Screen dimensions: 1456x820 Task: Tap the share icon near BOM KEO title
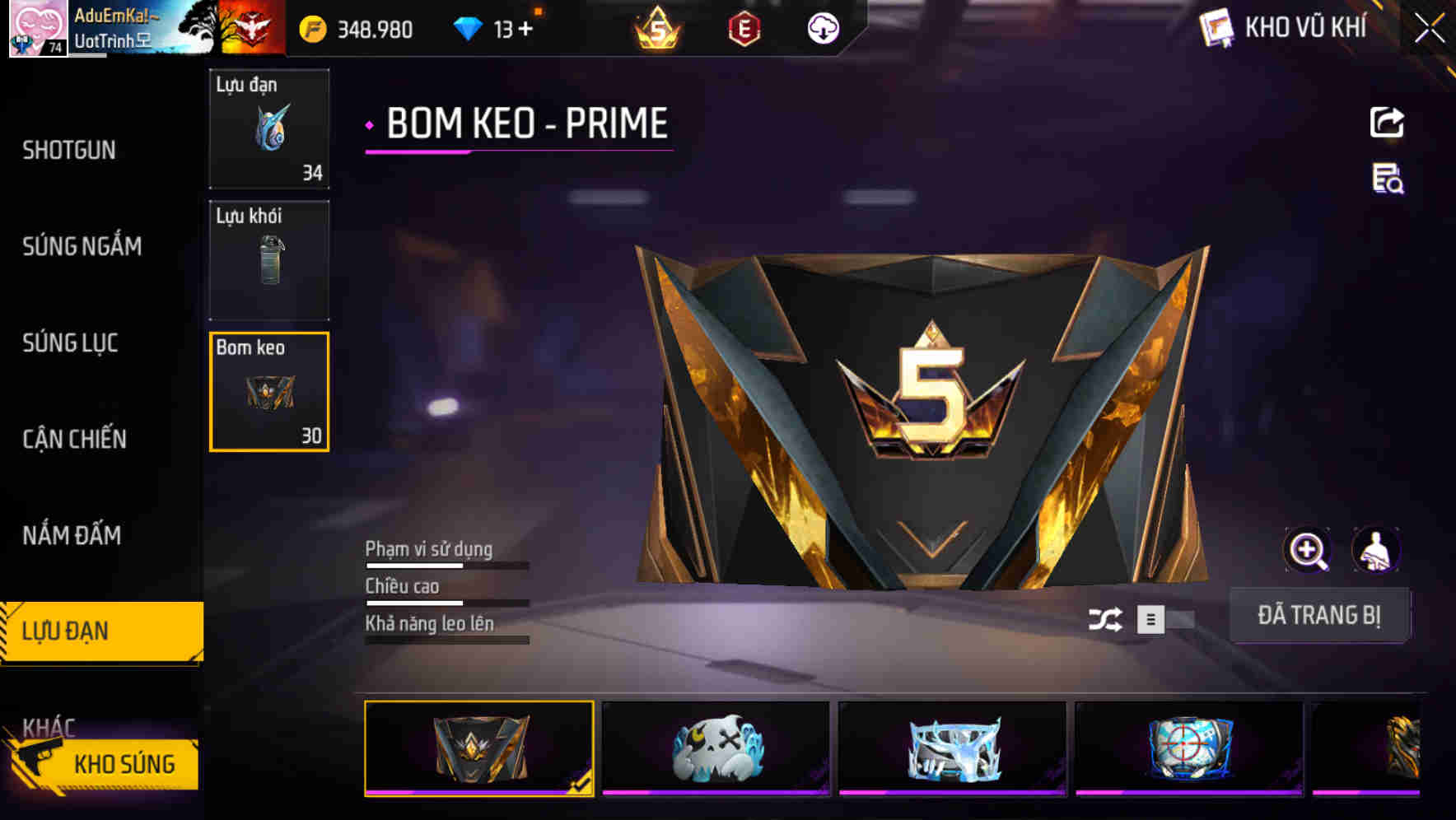[1387, 122]
